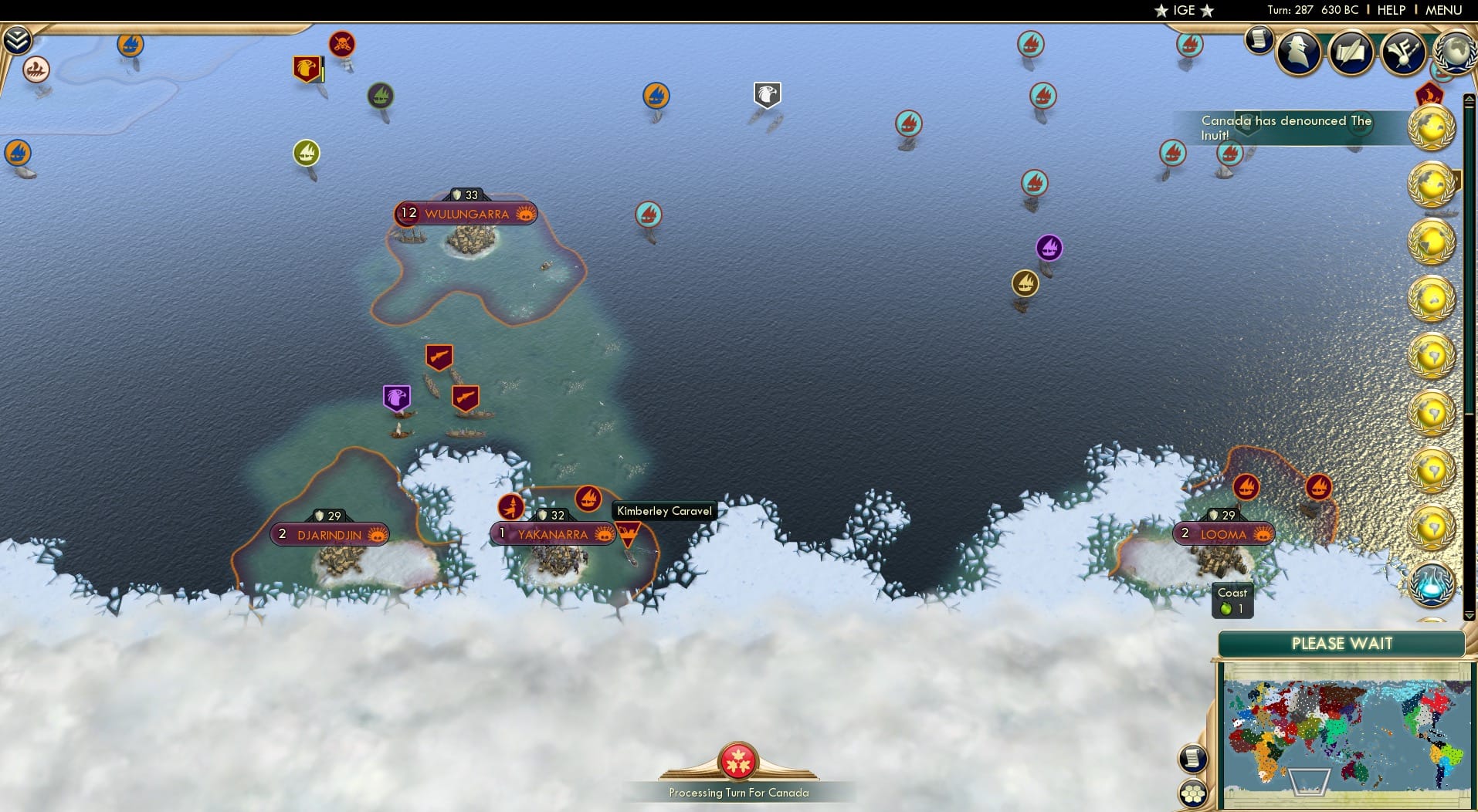
Task: Toggle strategic view with the hexagon minimap icon
Action: pos(1193,790)
